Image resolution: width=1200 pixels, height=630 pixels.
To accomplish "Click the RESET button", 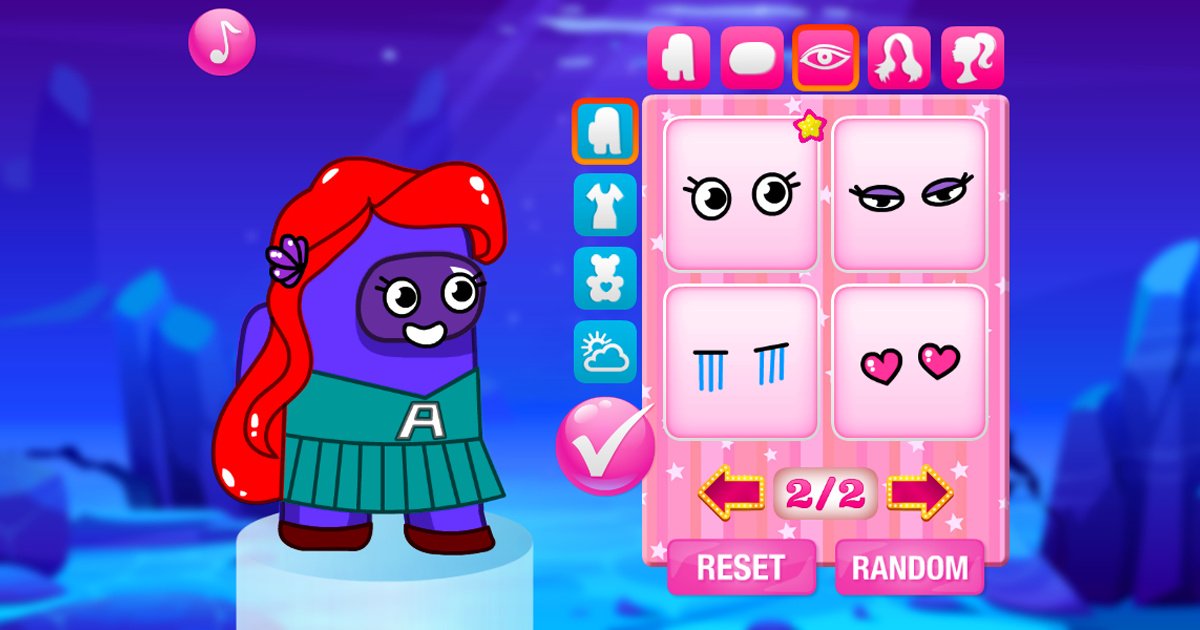I will pyautogui.click(x=740, y=568).
